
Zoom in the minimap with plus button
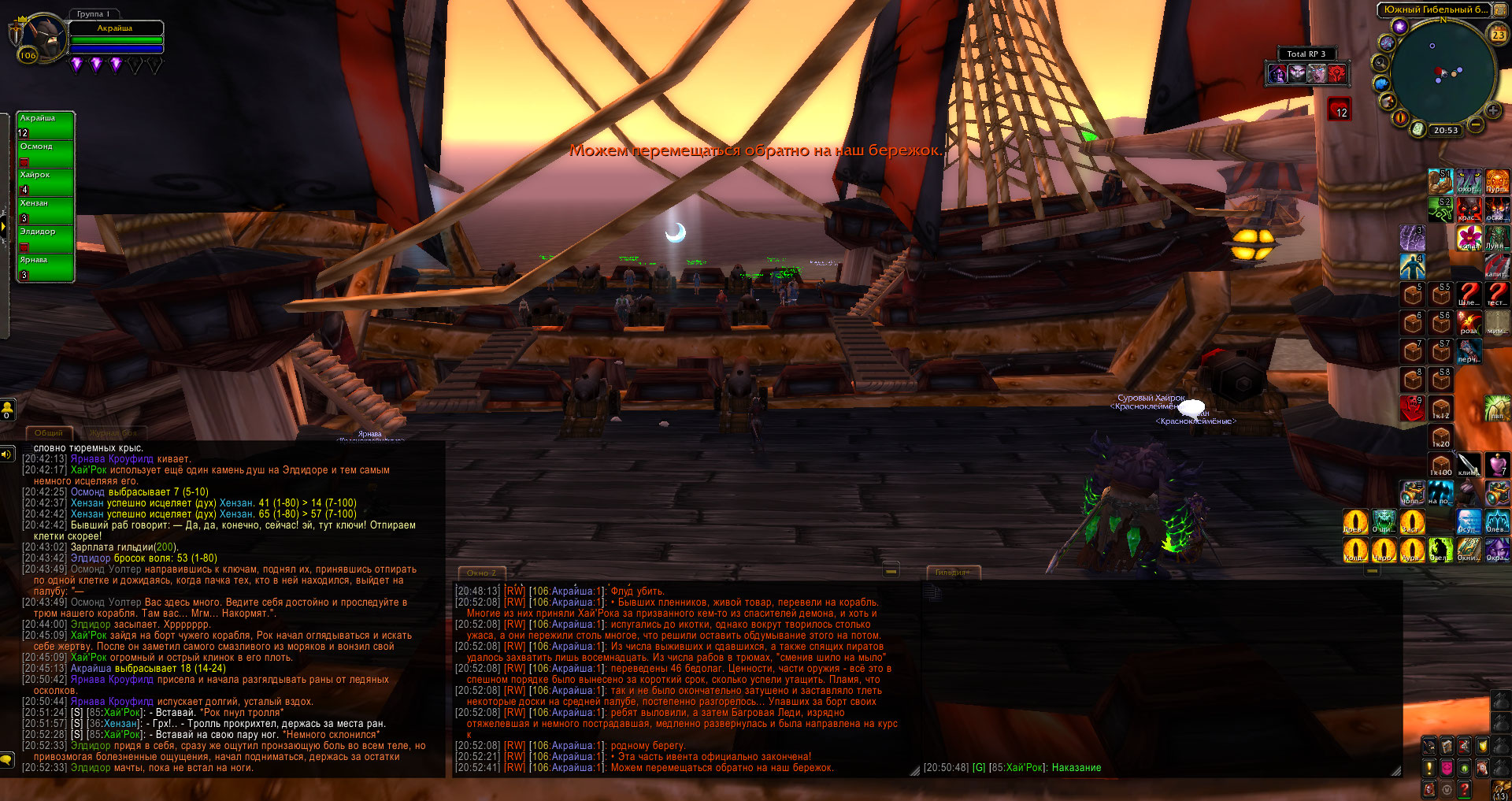pyautogui.click(x=1492, y=110)
